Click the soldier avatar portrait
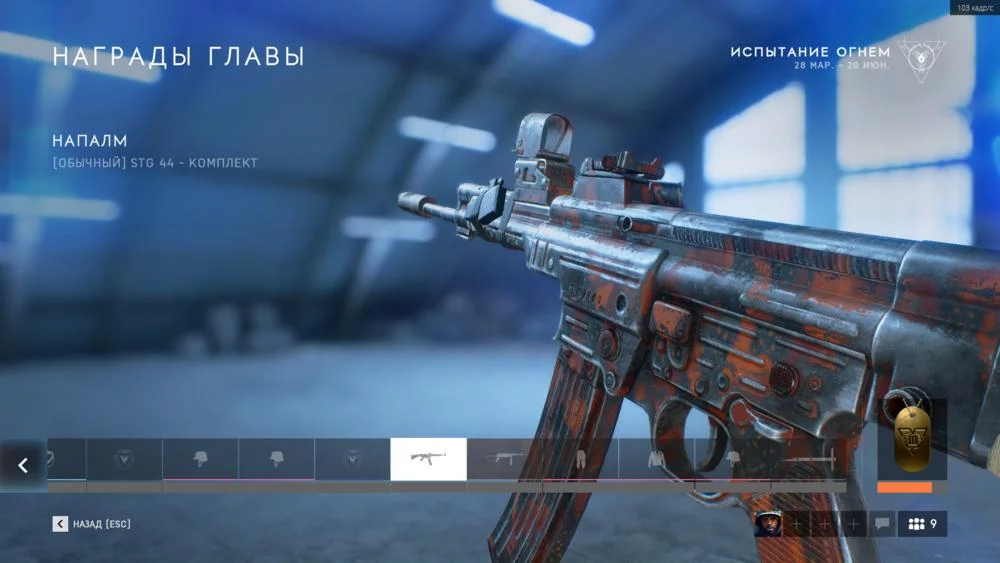 click(x=767, y=524)
